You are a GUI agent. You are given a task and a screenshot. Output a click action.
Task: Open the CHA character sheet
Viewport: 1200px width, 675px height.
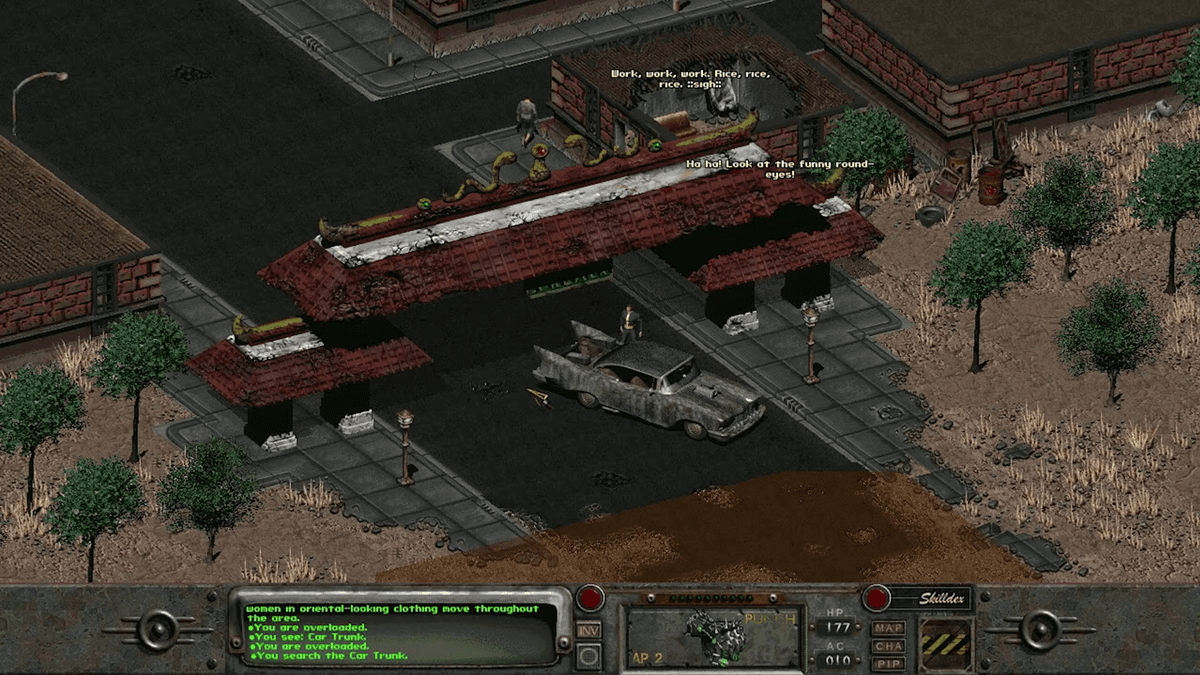coord(888,646)
